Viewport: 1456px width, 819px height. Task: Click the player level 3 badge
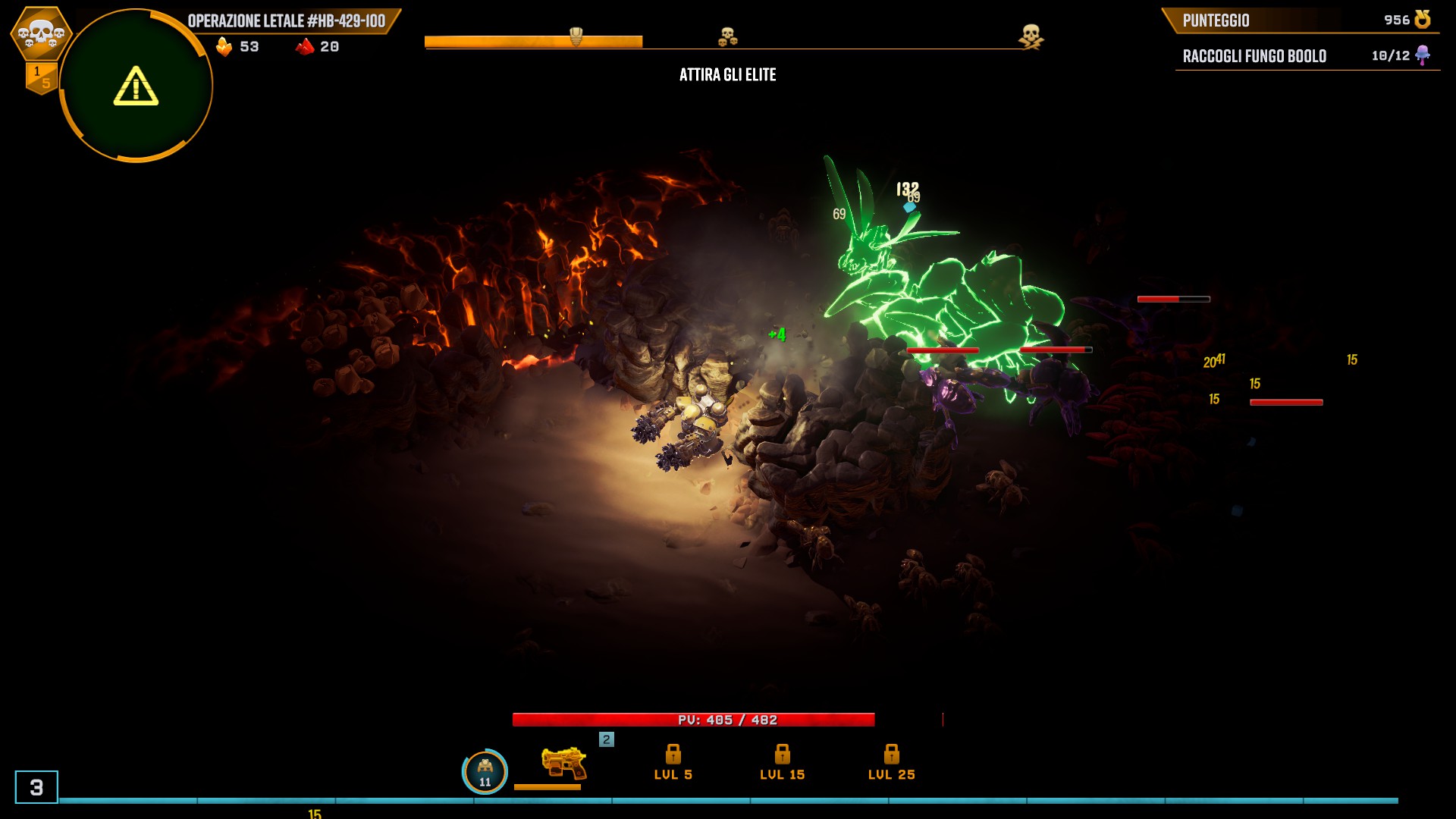pyautogui.click(x=36, y=787)
